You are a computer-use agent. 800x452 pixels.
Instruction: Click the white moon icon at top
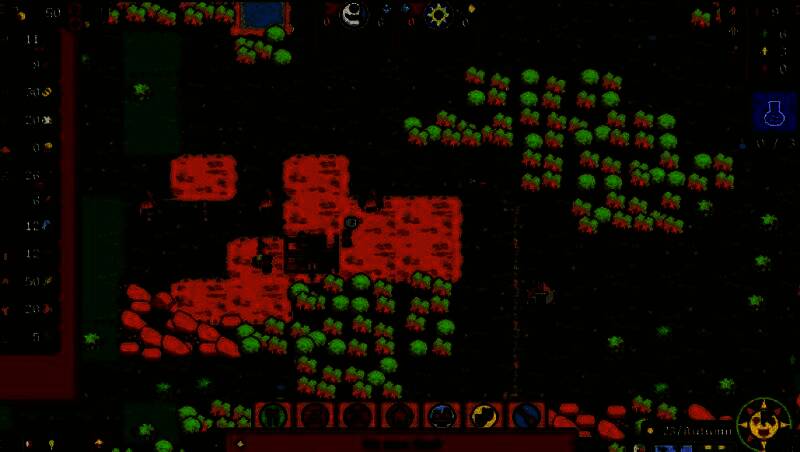[353, 14]
